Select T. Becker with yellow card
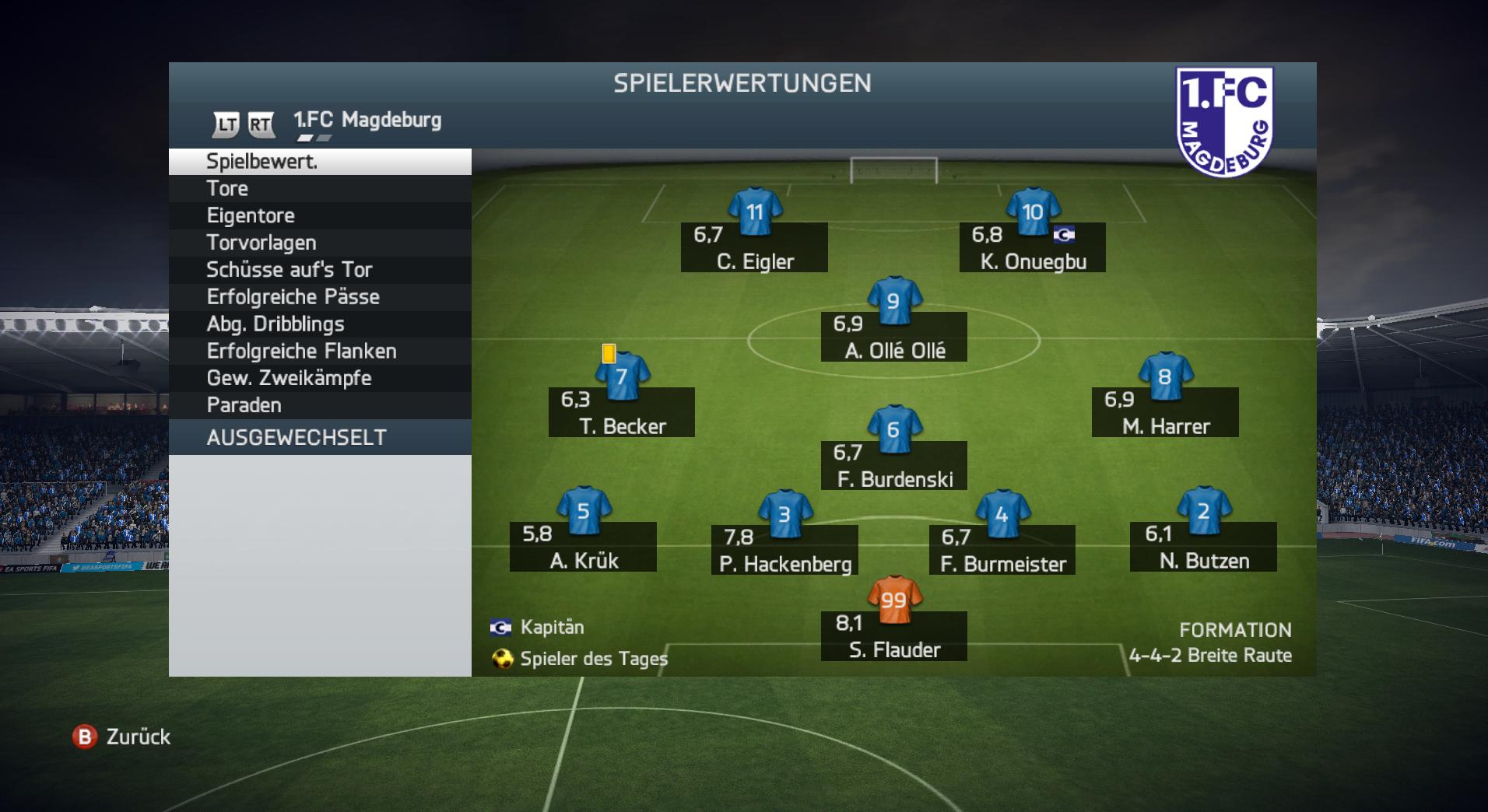Image resolution: width=1488 pixels, height=812 pixels. (622, 411)
